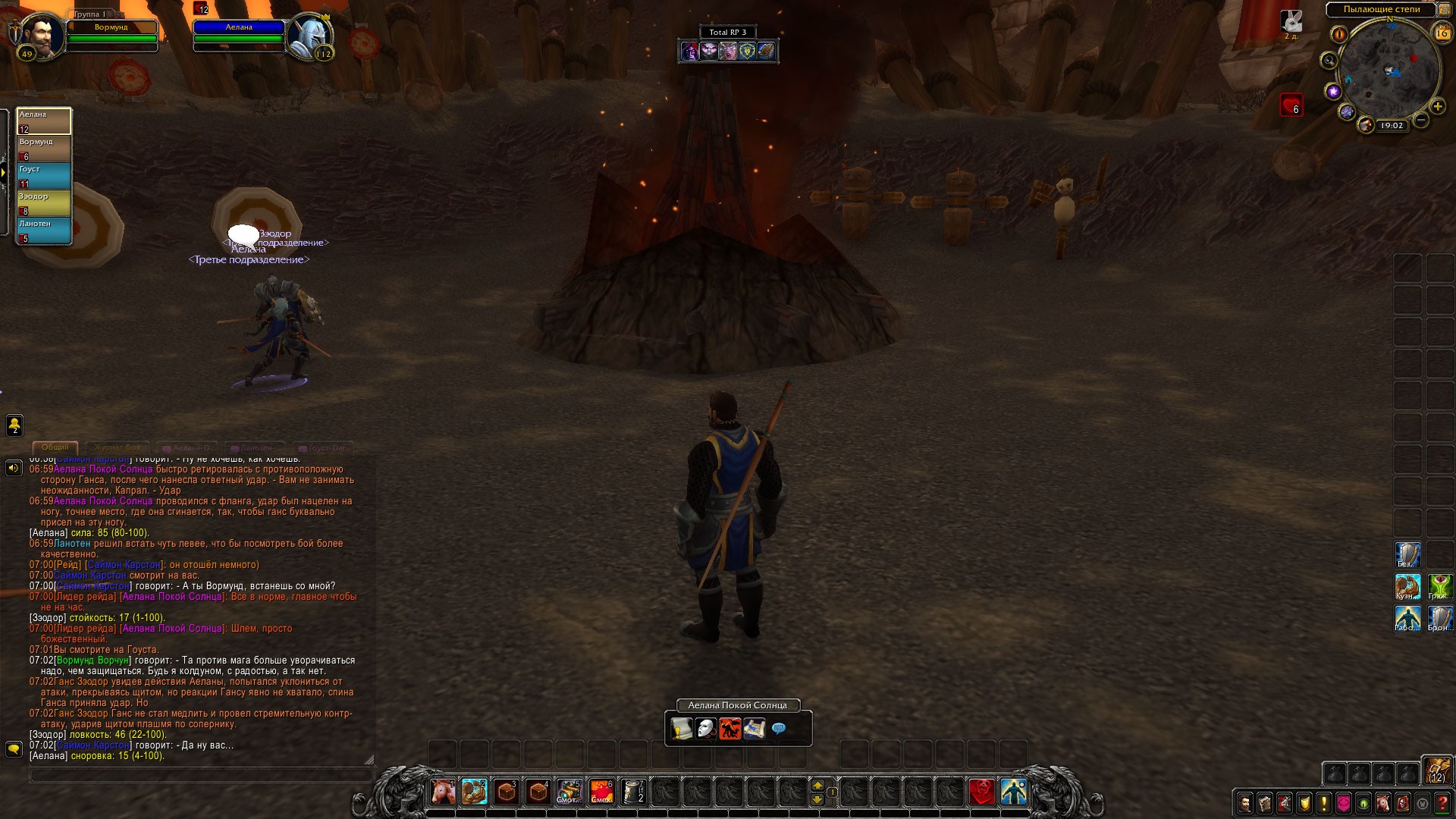
Task: Use the horse mount action slot
Action: (443, 792)
